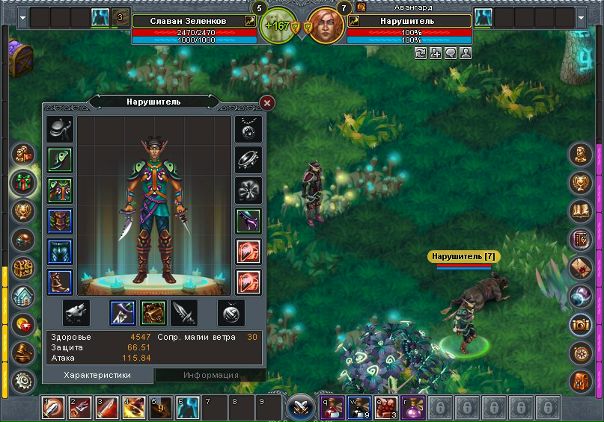Use the purple potion in the hotbar
604x422 pixels.
(411, 407)
